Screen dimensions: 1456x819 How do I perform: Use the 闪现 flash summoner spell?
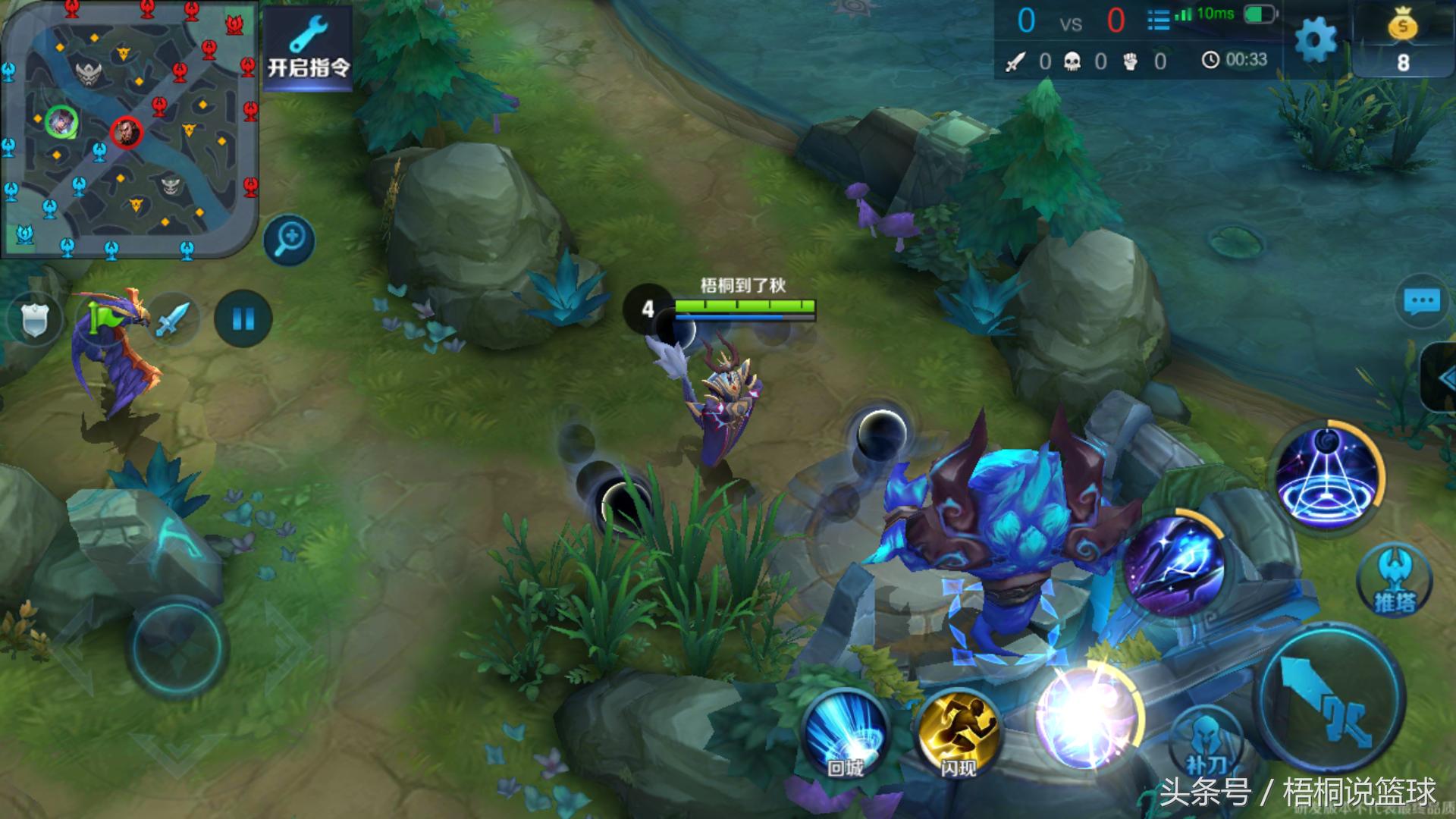point(959,734)
